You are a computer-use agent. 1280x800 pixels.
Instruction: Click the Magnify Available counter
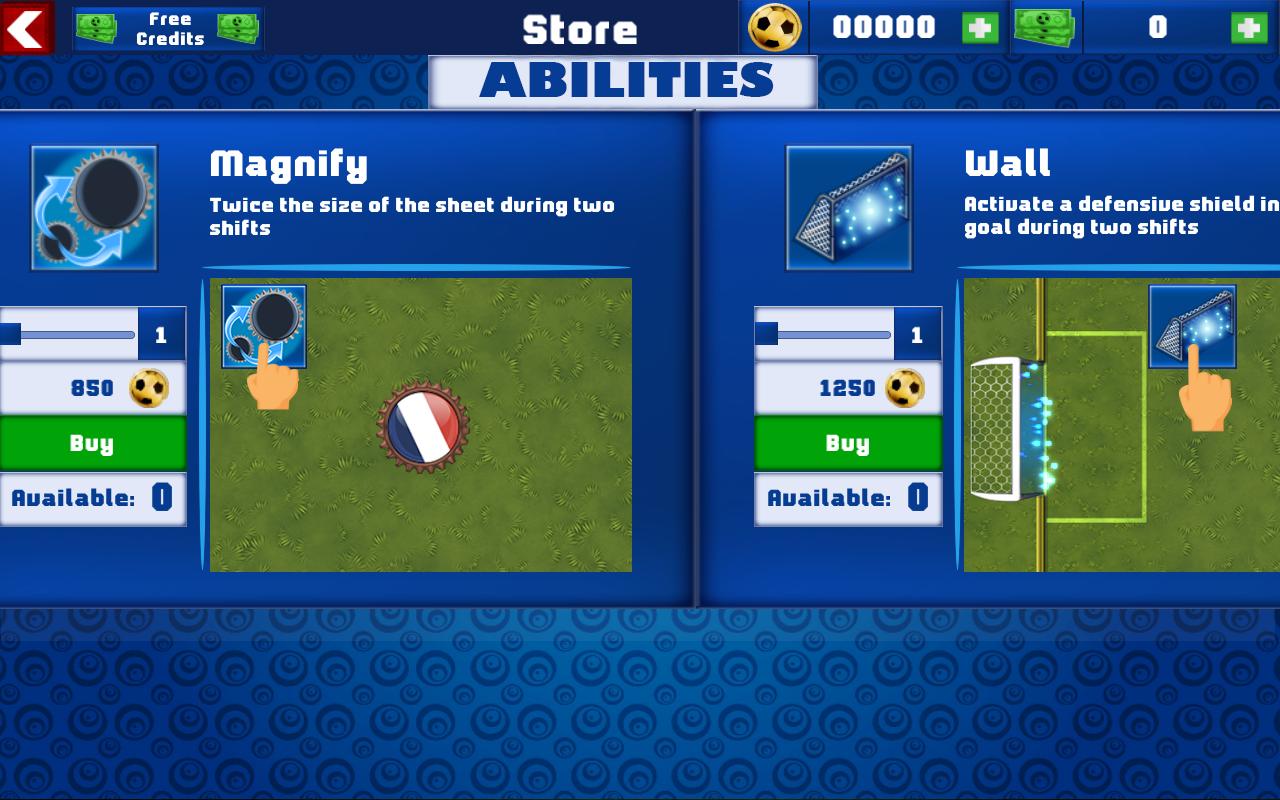coord(93,497)
